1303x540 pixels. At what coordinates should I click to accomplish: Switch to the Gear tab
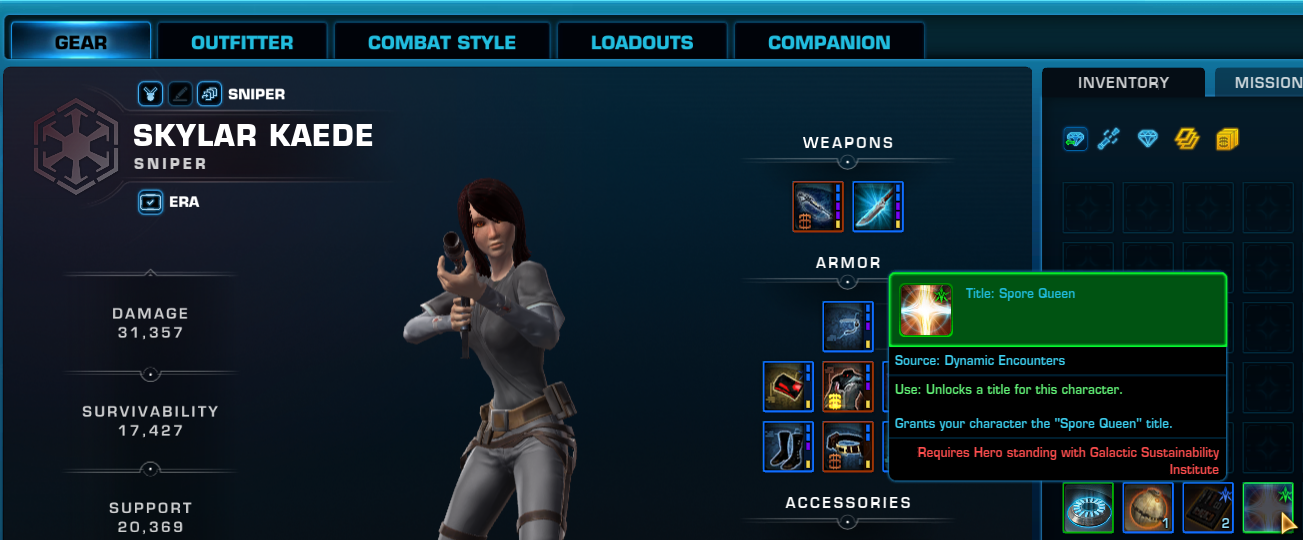[81, 43]
